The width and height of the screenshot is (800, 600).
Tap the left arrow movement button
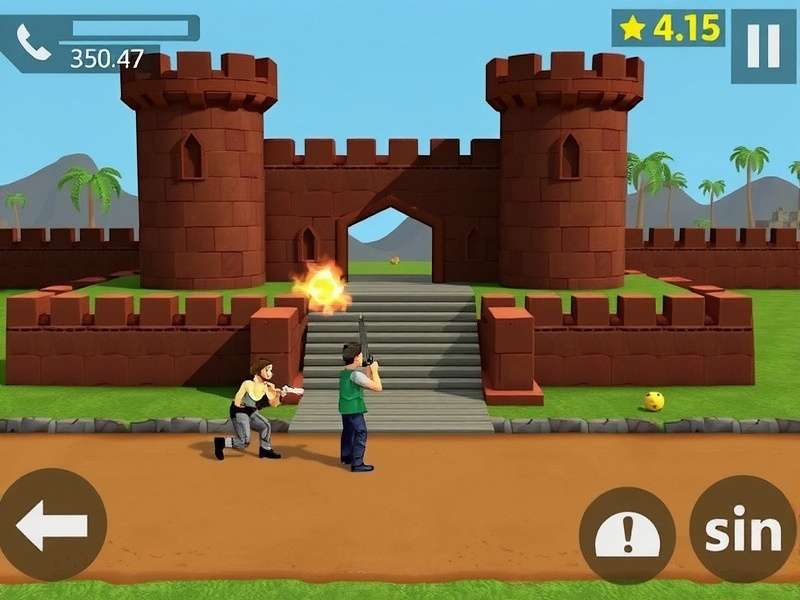point(52,525)
